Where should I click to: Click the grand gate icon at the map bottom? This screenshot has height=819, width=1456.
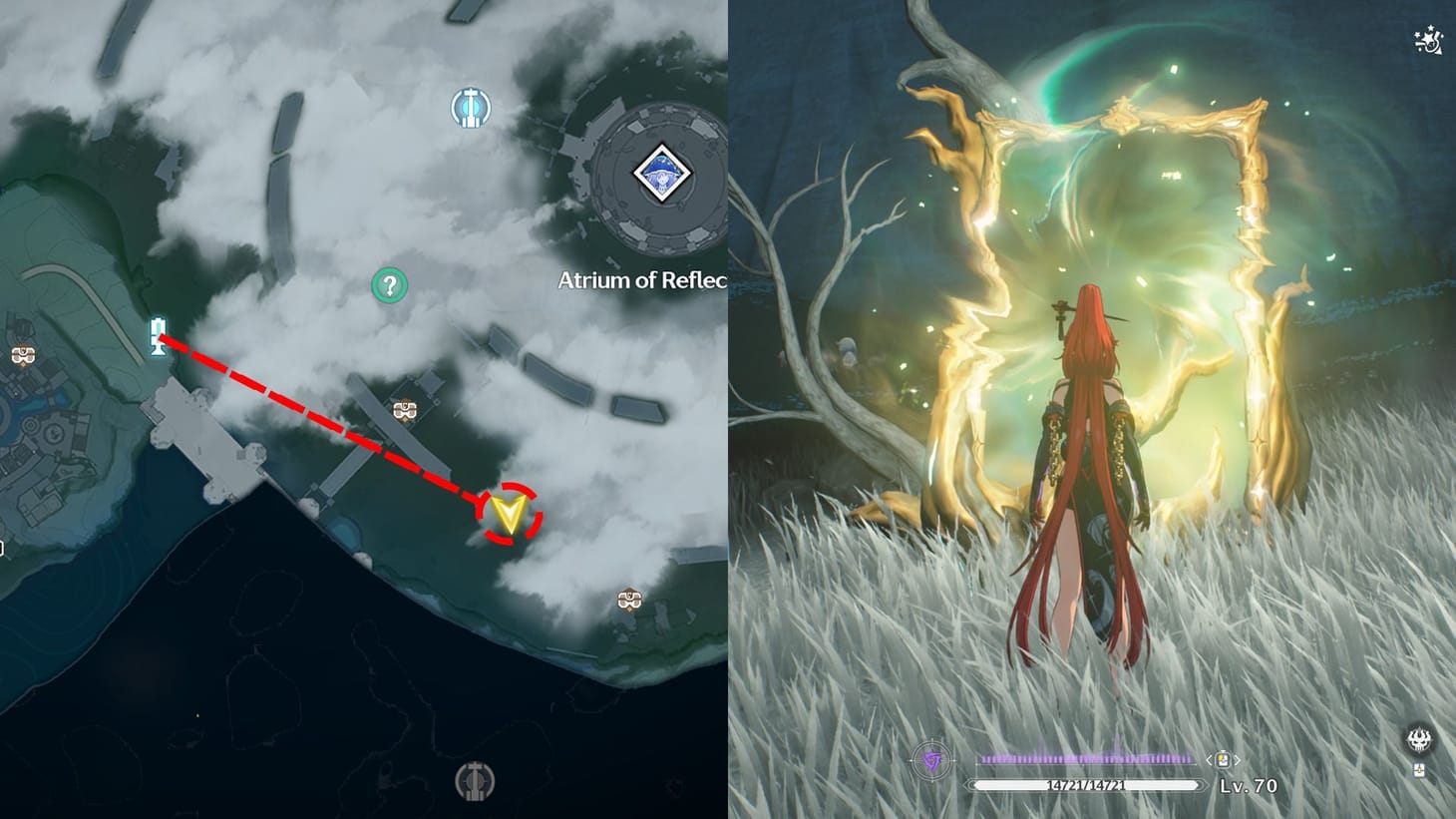tap(476, 782)
